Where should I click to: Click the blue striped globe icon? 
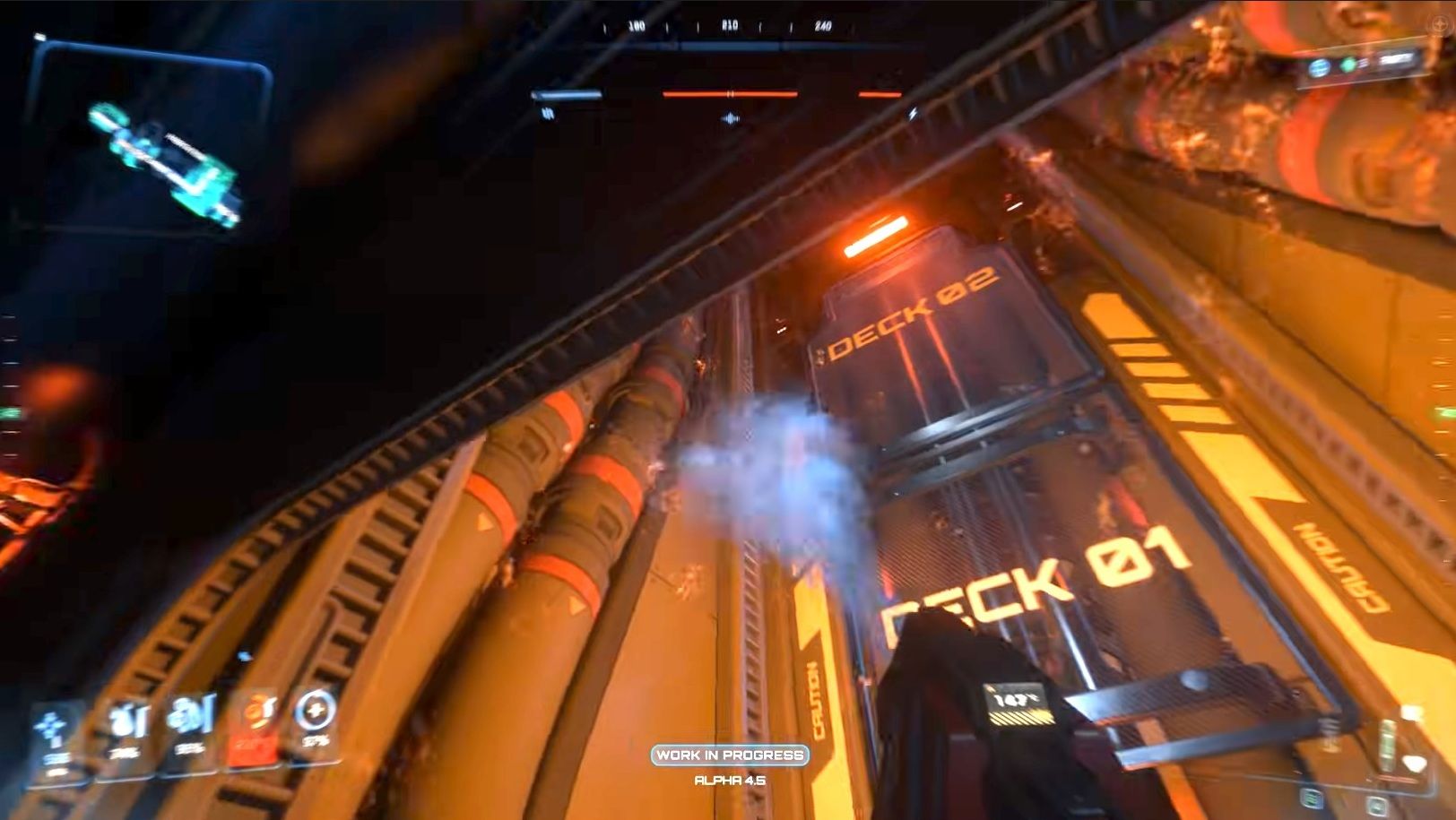click(x=1319, y=67)
